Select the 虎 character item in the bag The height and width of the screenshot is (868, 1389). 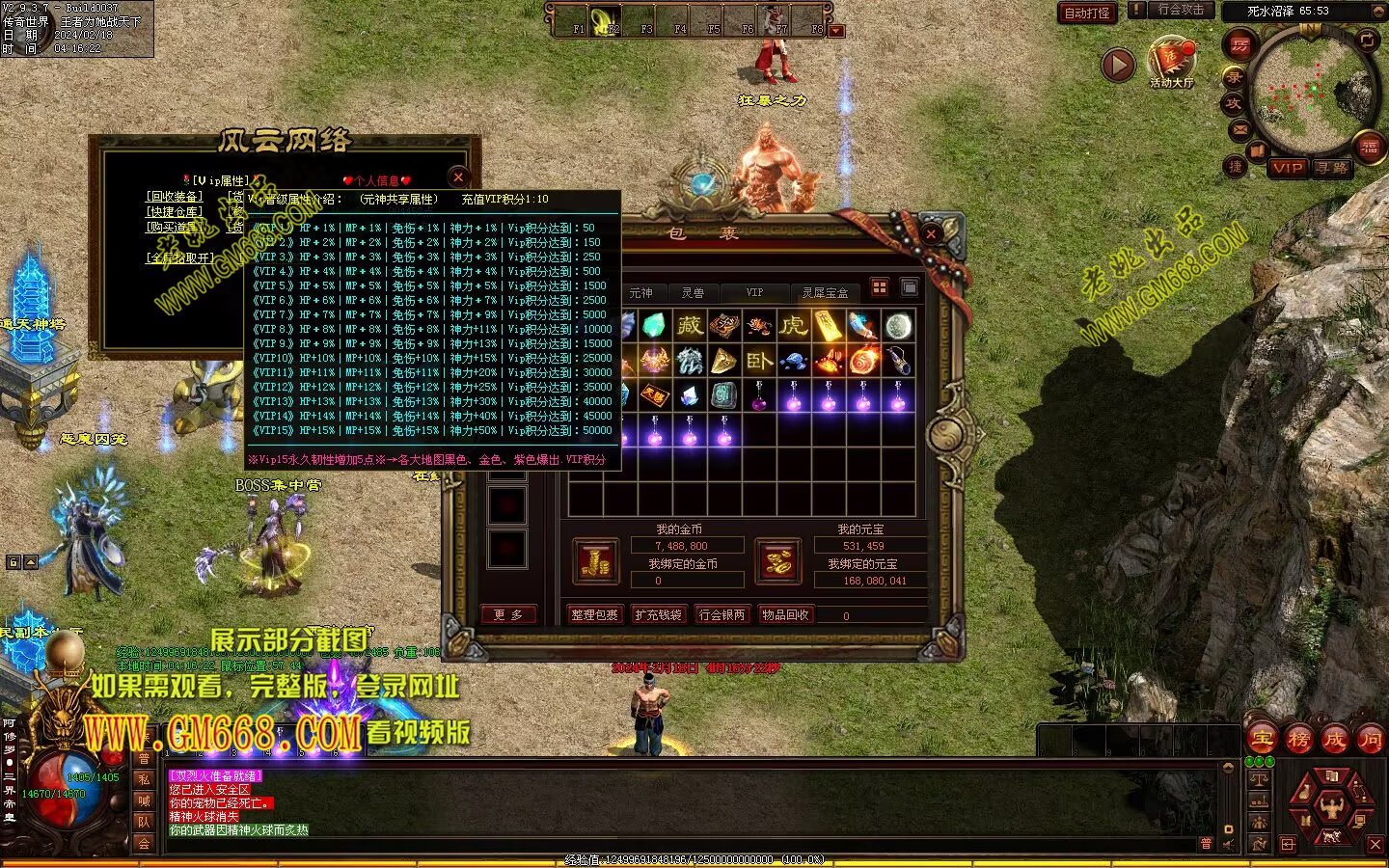point(794,325)
